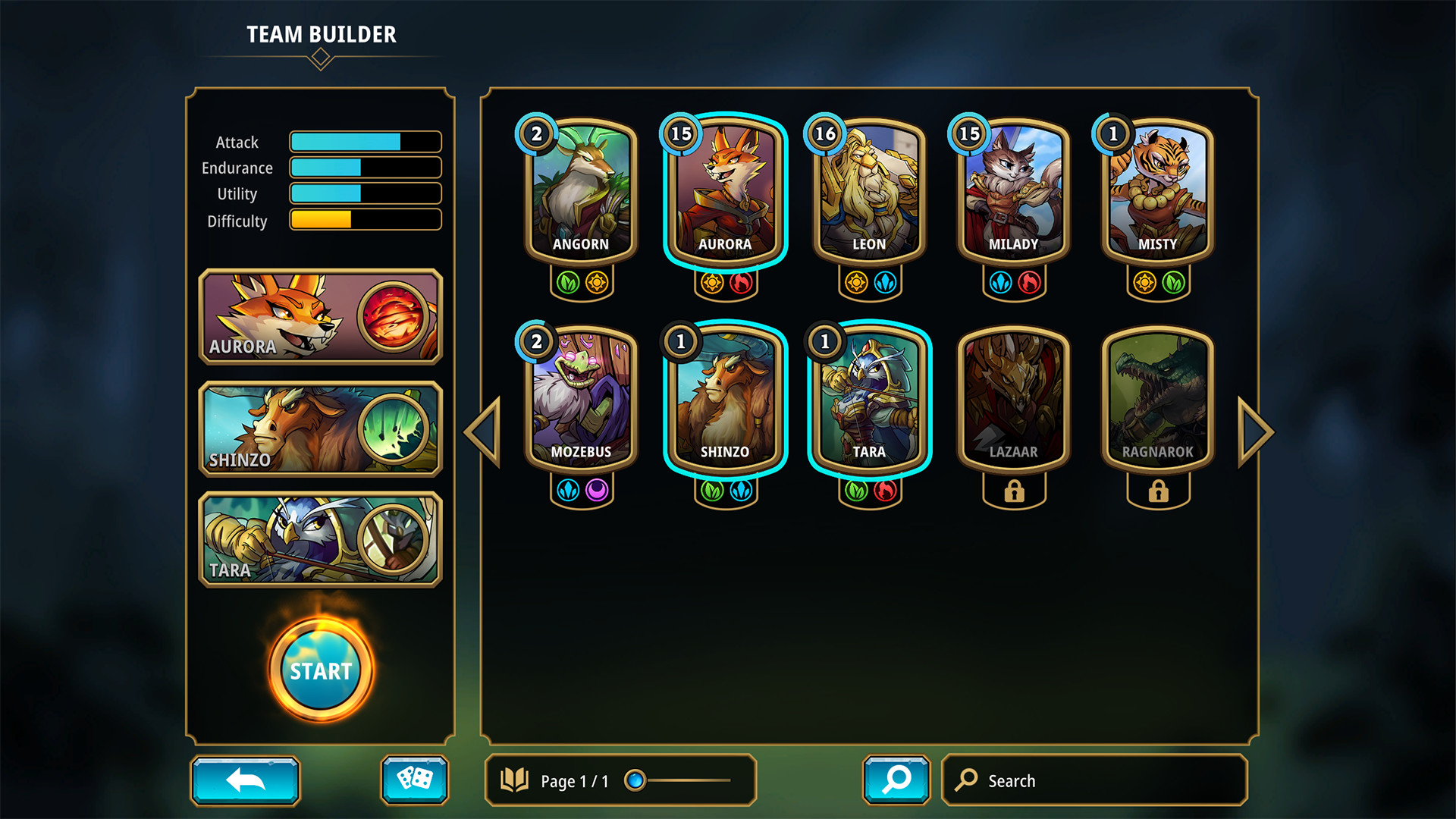Remove Aurora from the team slot panel
Image resolution: width=1456 pixels, height=819 pixels.
(320, 316)
